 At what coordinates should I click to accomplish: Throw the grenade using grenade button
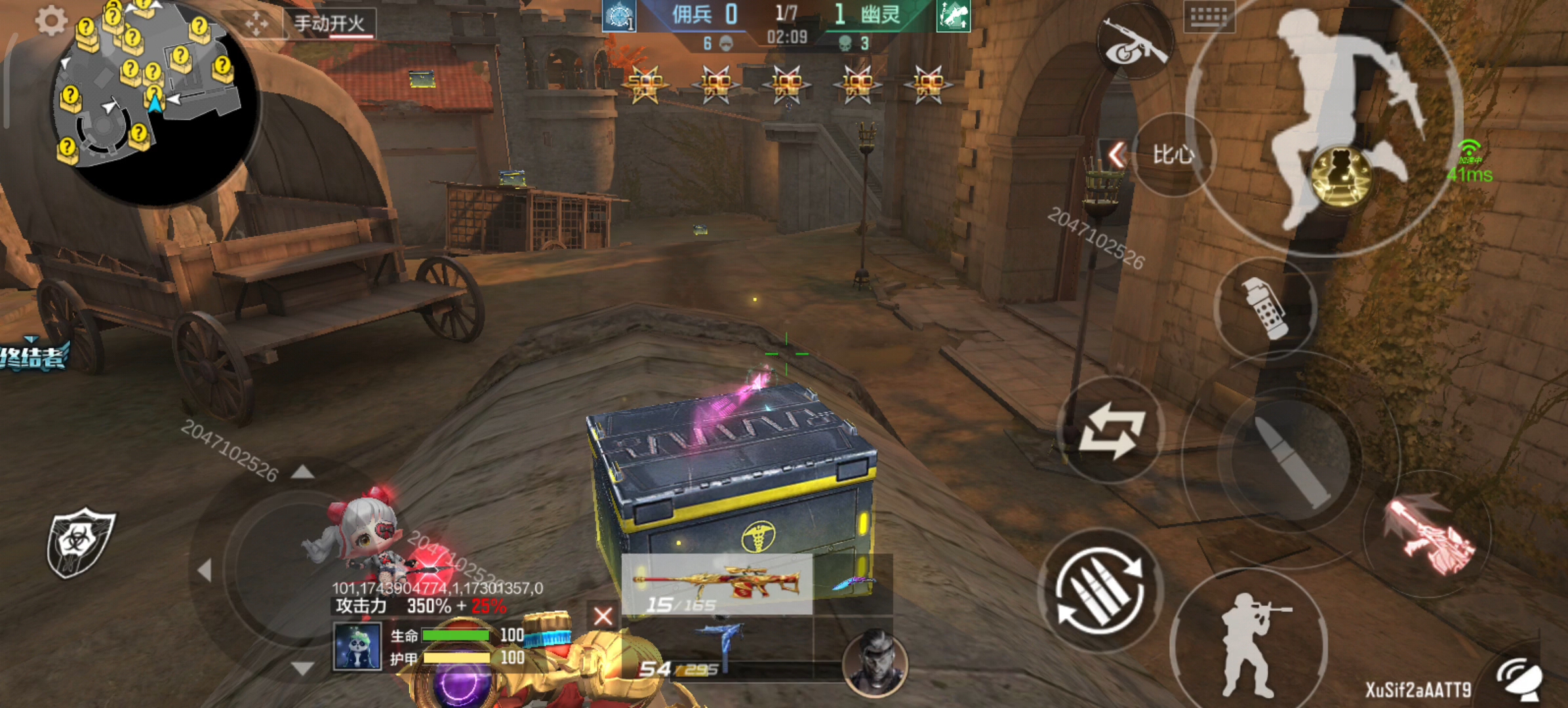click(x=1266, y=308)
